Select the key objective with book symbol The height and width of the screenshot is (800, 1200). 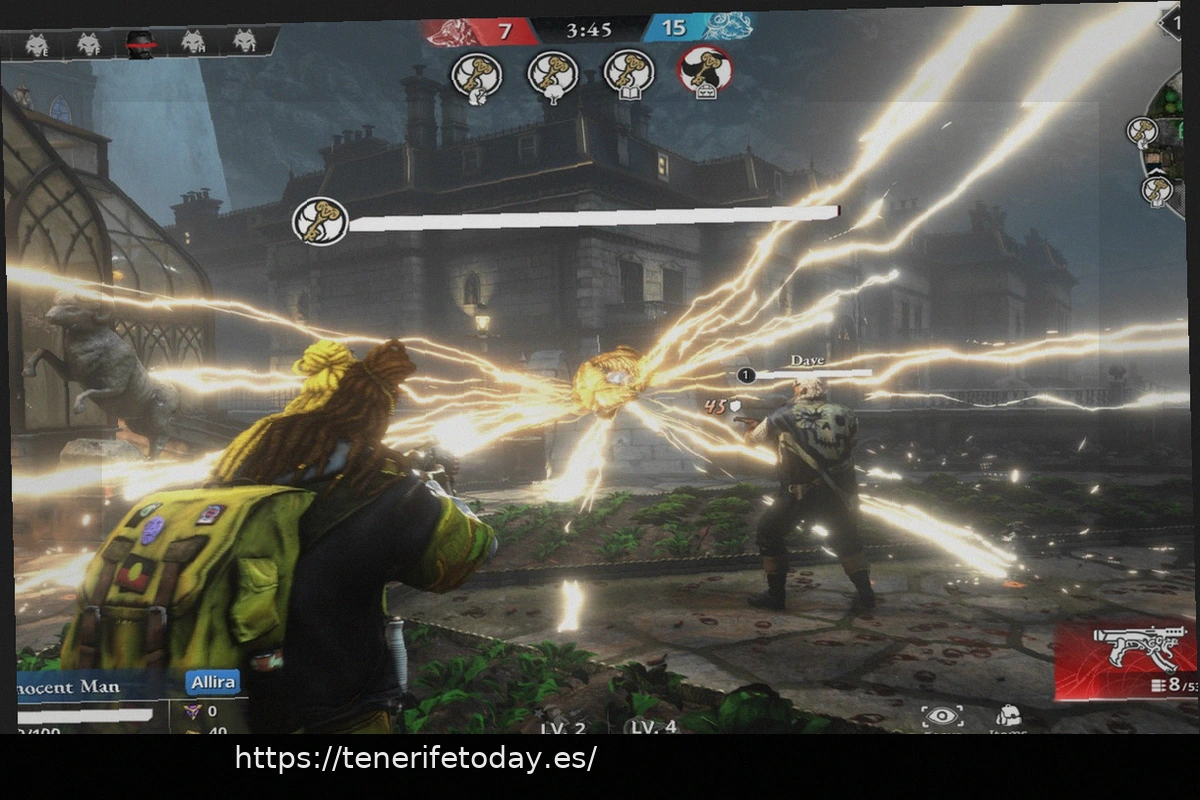coord(629,72)
